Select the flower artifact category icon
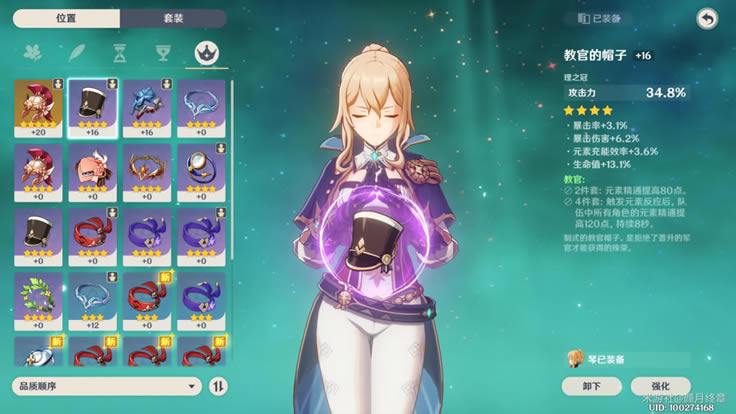Screen dimensions: 736x414 (x=32, y=53)
